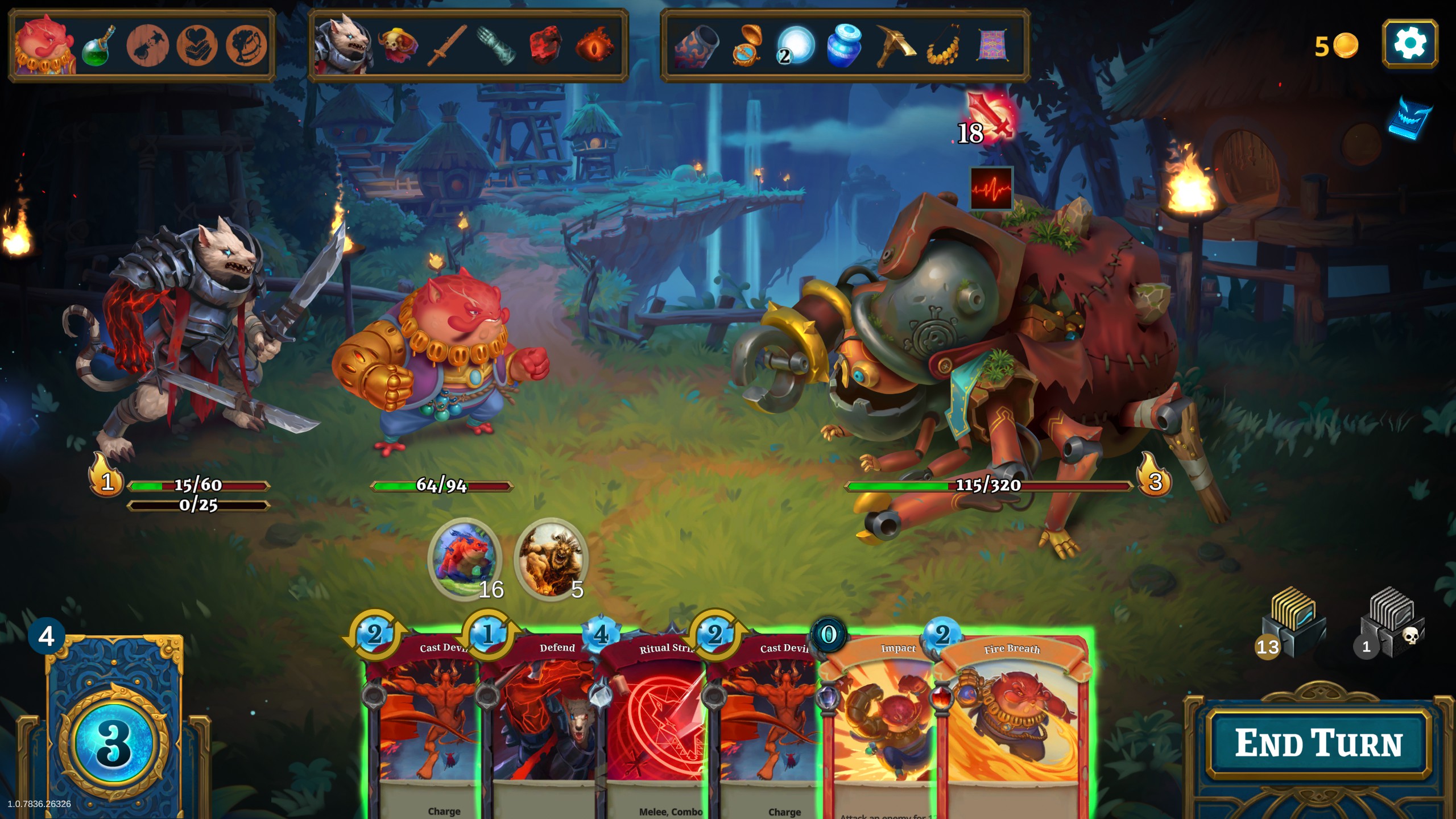
Task: Inspect the enemy's red heartbeat status icon
Action: [991, 188]
